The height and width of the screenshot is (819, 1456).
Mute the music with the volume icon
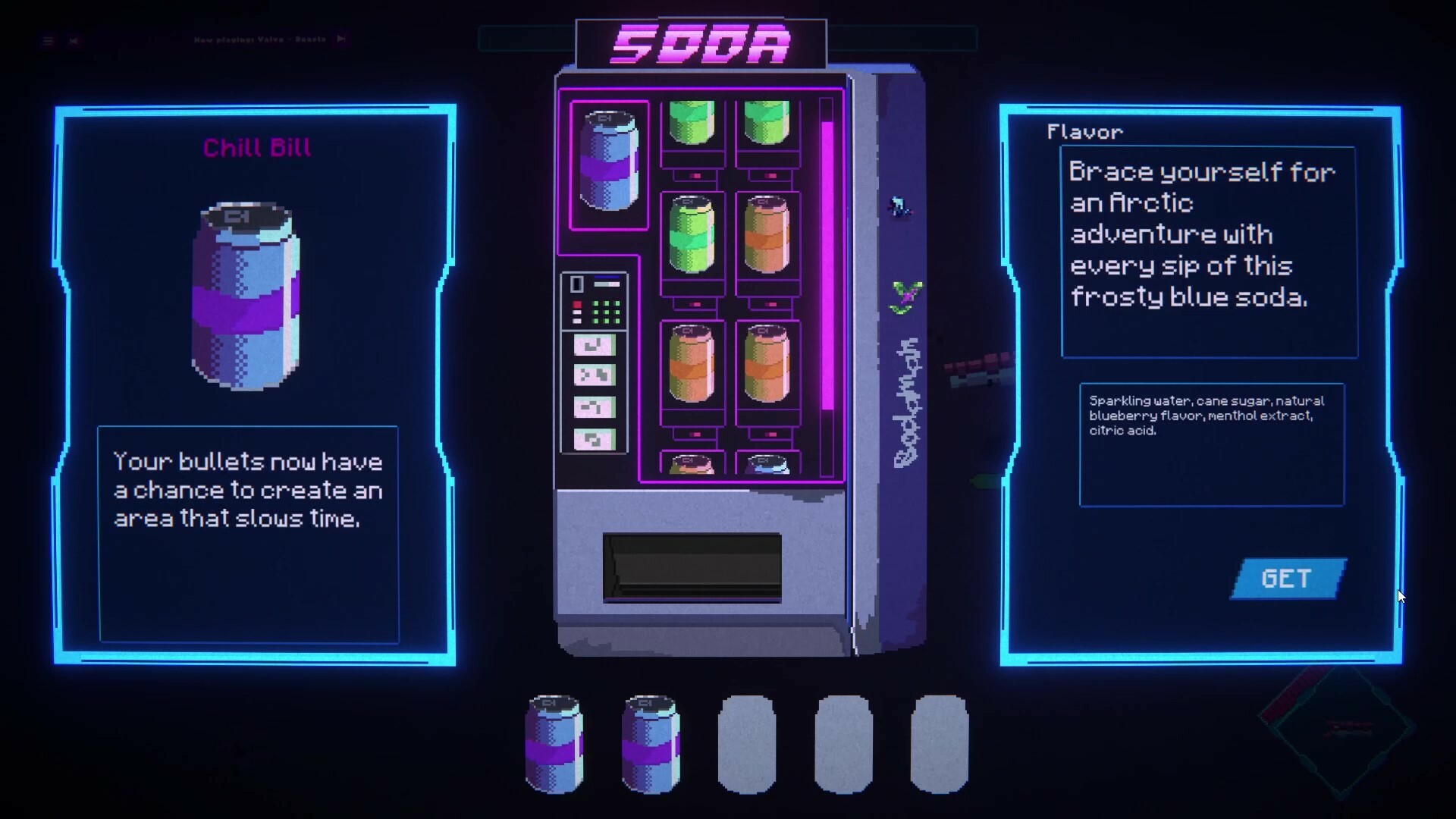coord(74,41)
